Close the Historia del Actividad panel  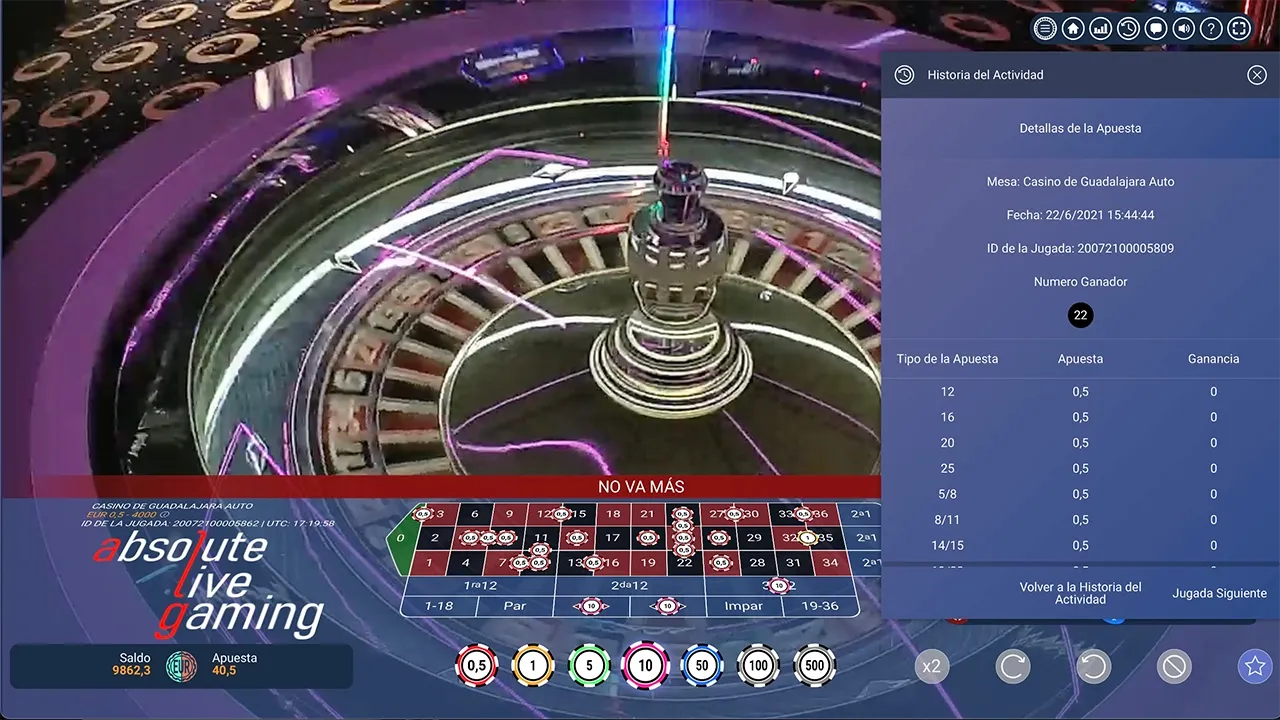(1257, 74)
